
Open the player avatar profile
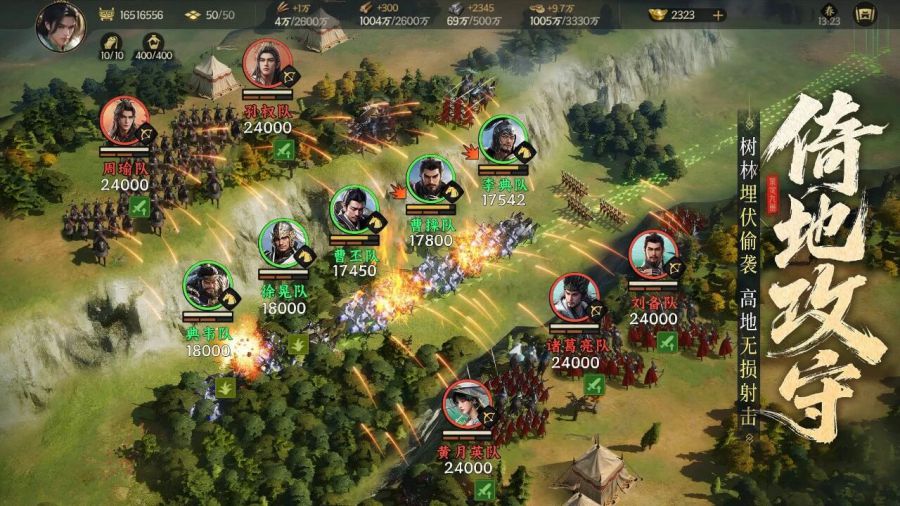[60, 26]
